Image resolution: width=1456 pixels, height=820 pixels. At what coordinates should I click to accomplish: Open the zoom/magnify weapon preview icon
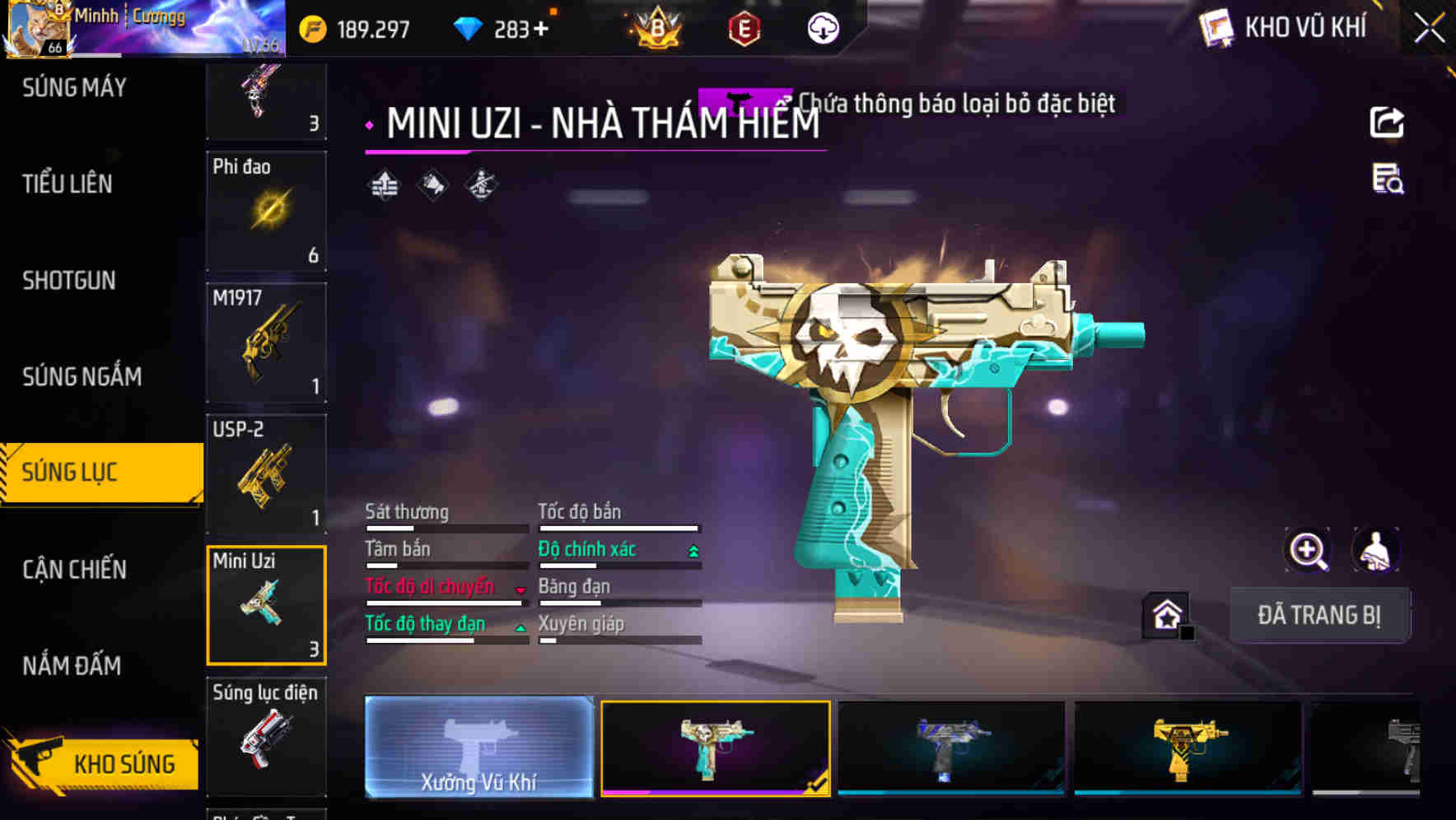pos(1305,550)
